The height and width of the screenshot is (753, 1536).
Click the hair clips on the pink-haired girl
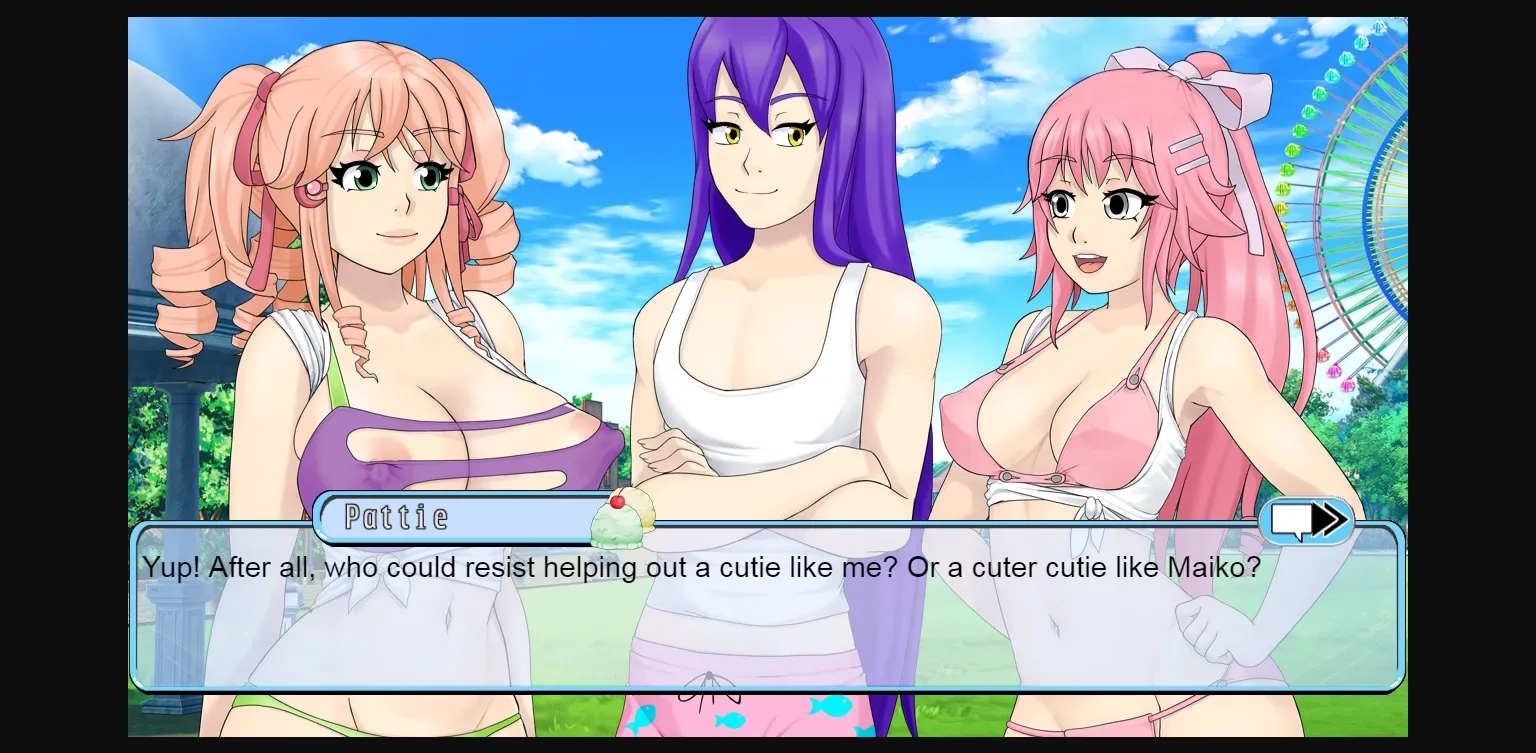[1189, 156]
